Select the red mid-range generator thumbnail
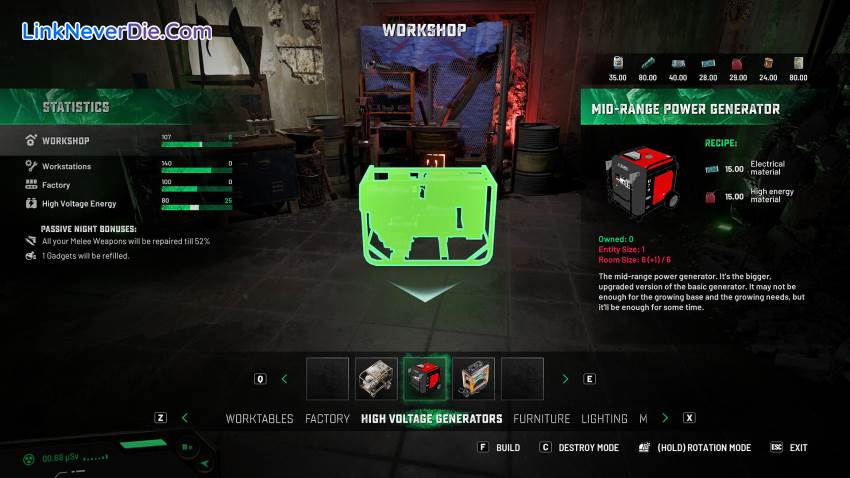The width and height of the screenshot is (850, 478). pyautogui.click(x=425, y=379)
